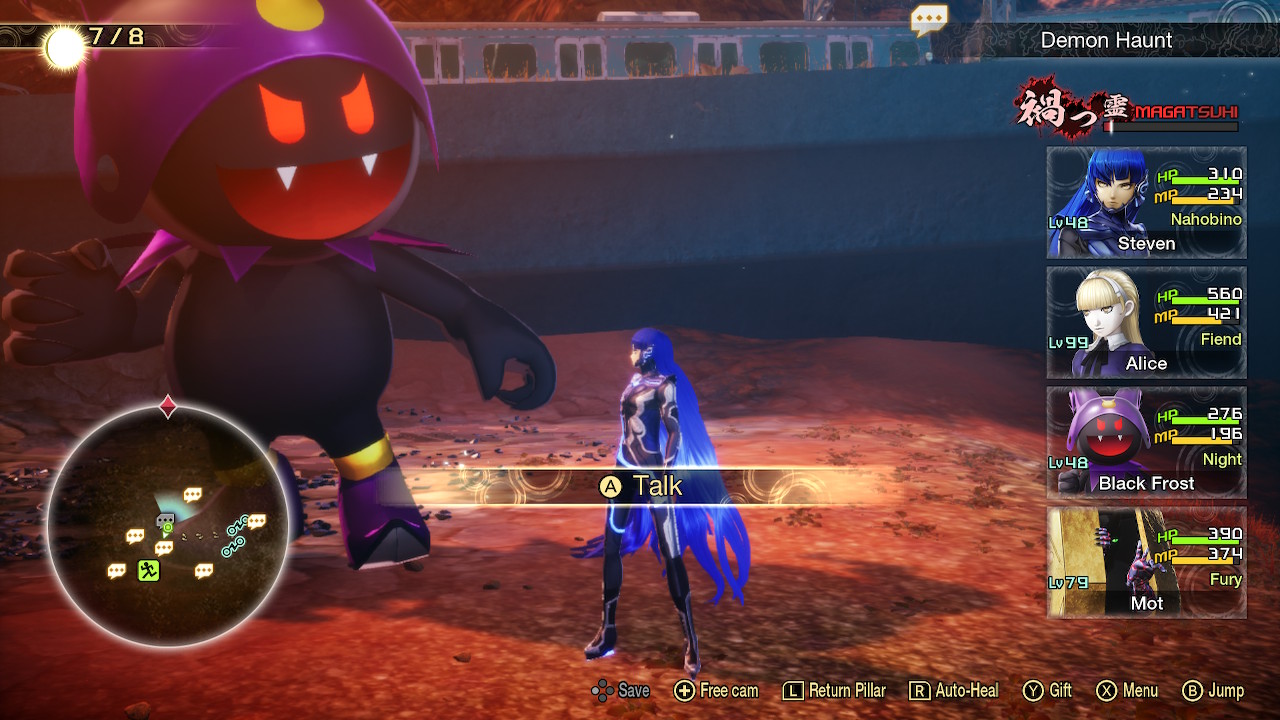
Task: Pick the Mot party panel
Action: [x=1146, y=563]
